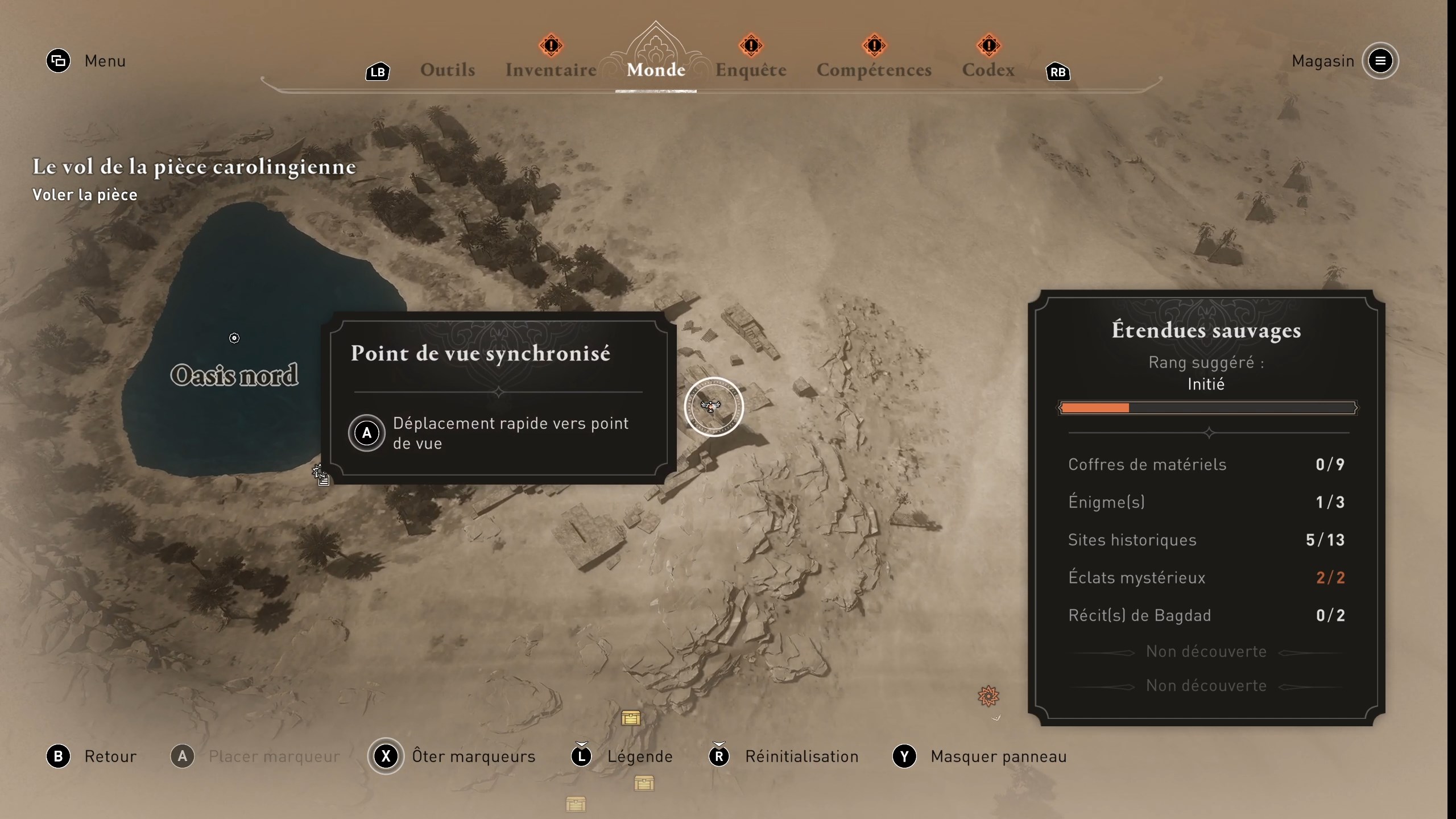Select the synchronized viewpoint eagle marker

point(713,407)
